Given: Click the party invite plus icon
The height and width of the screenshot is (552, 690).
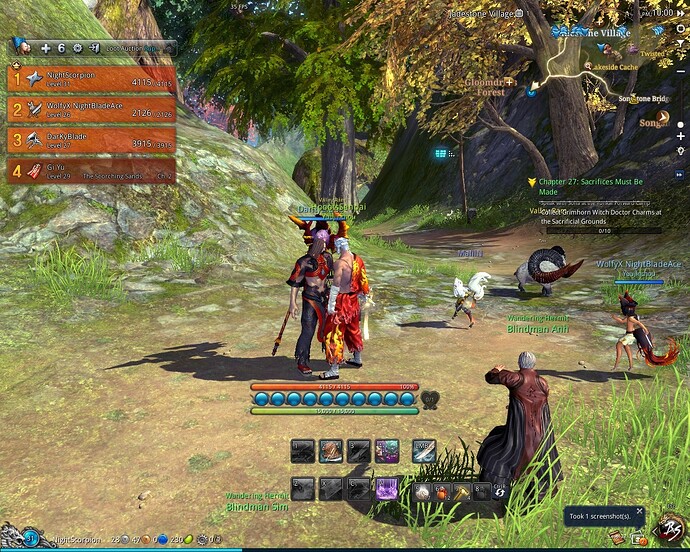Looking at the screenshot, I should click(45, 47).
